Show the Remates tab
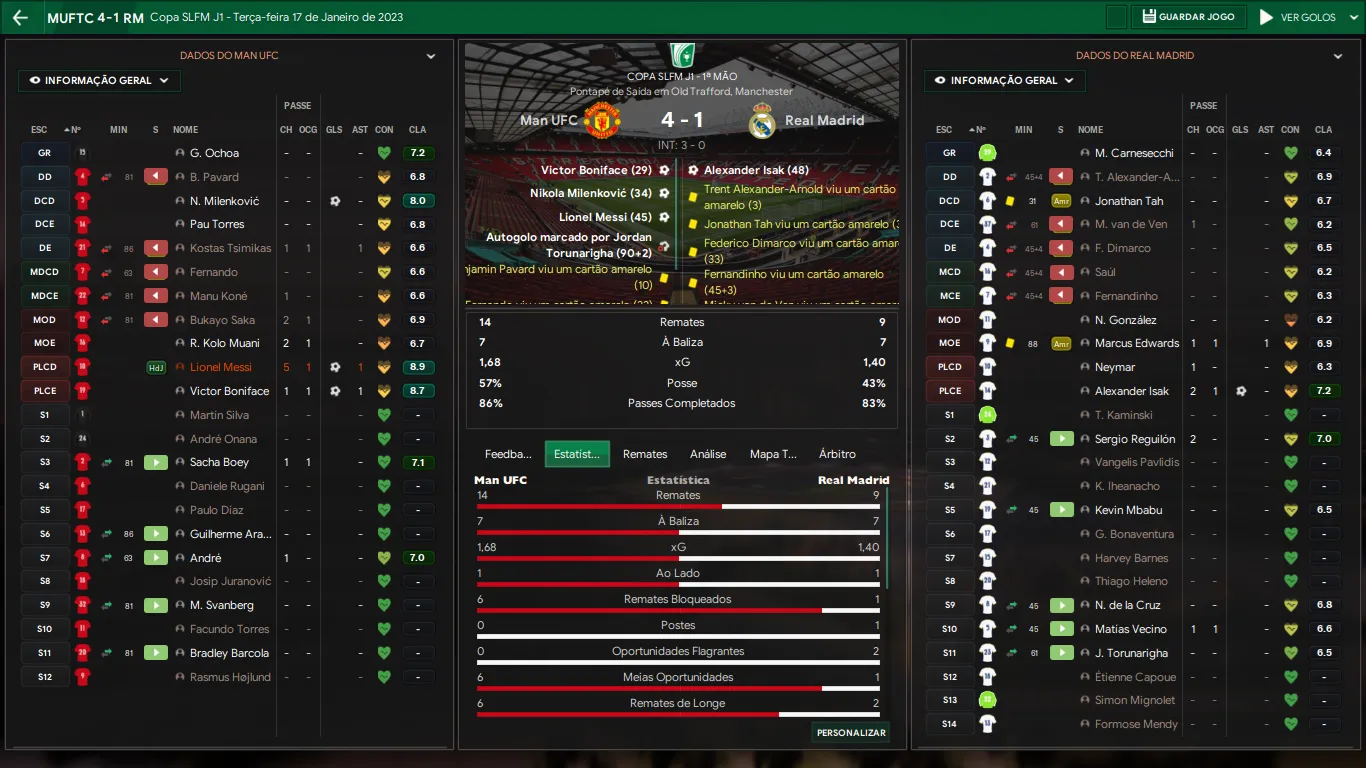 click(x=645, y=454)
